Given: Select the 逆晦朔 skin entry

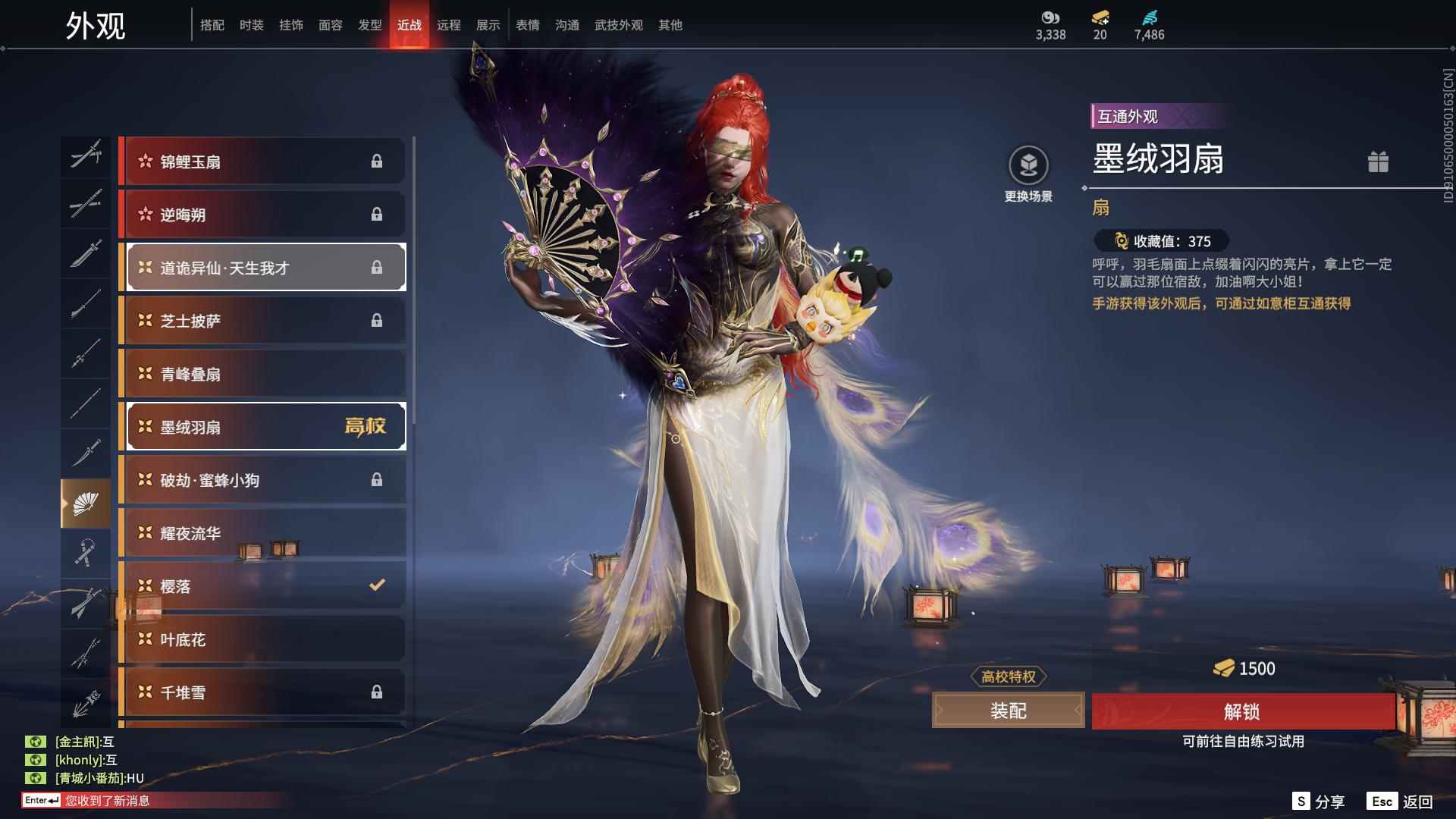Looking at the screenshot, I should (262, 215).
